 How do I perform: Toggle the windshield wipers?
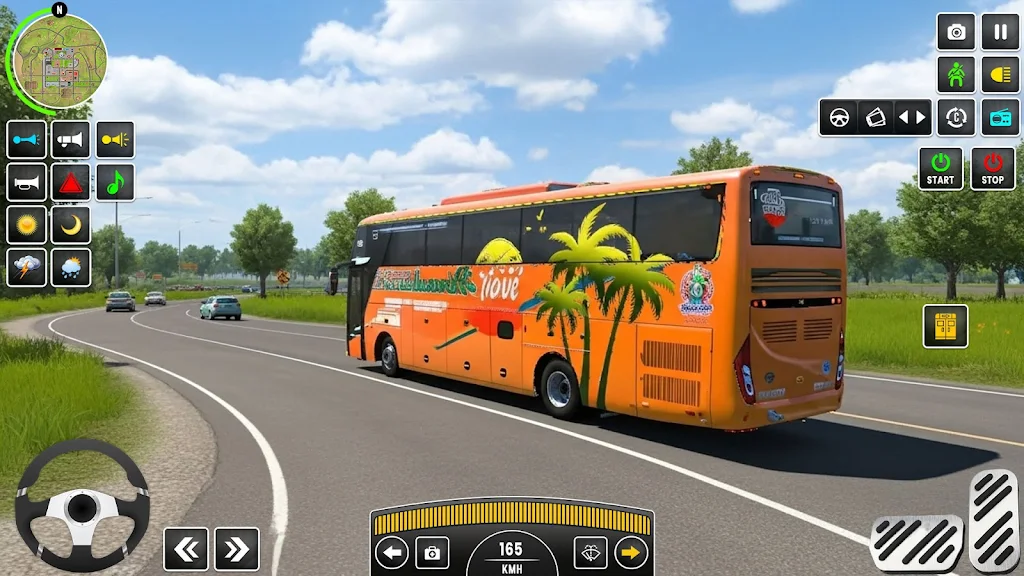pos(590,552)
